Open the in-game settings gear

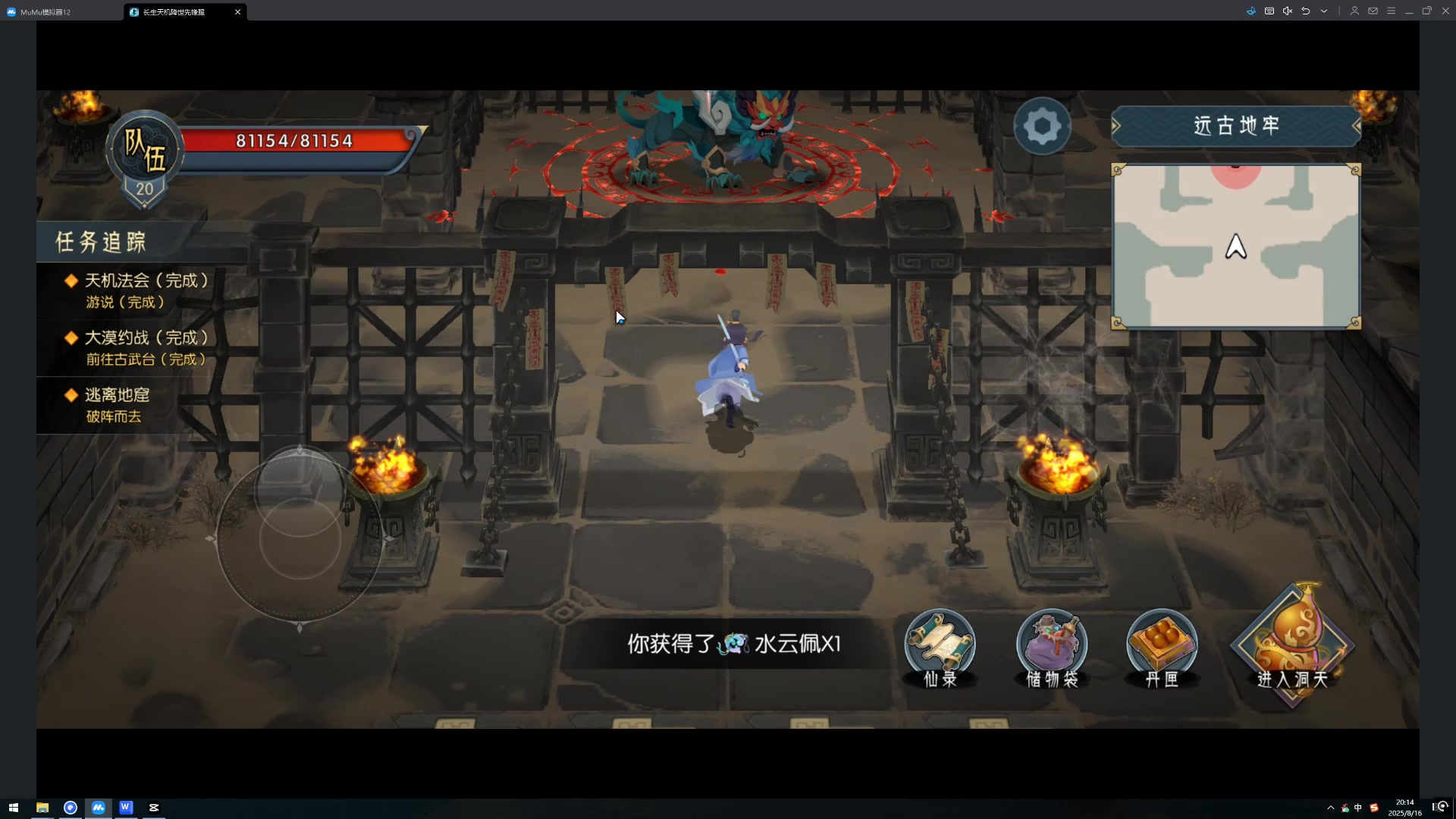[x=1042, y=126]
